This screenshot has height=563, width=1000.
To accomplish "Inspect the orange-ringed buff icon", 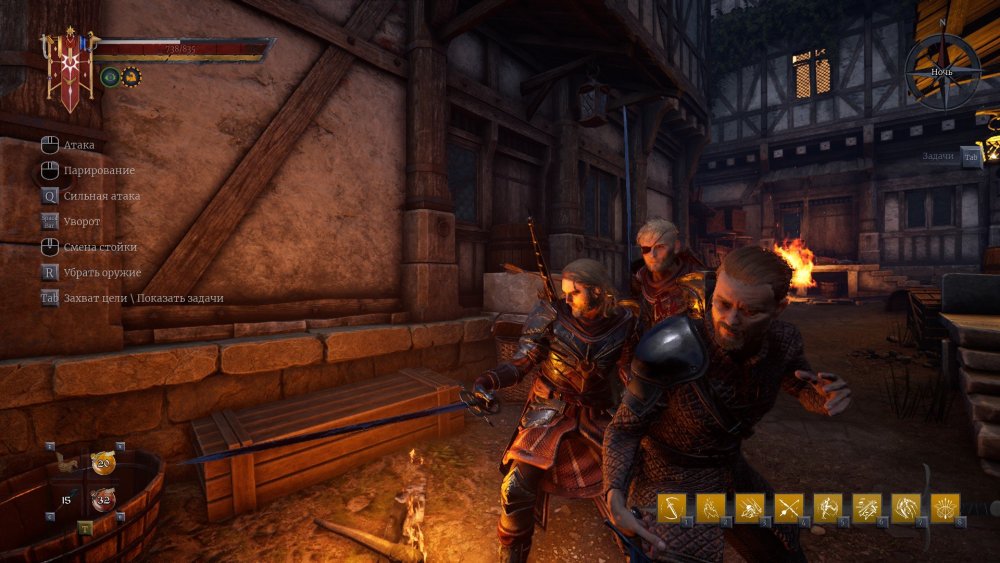I will click(131, 77).
